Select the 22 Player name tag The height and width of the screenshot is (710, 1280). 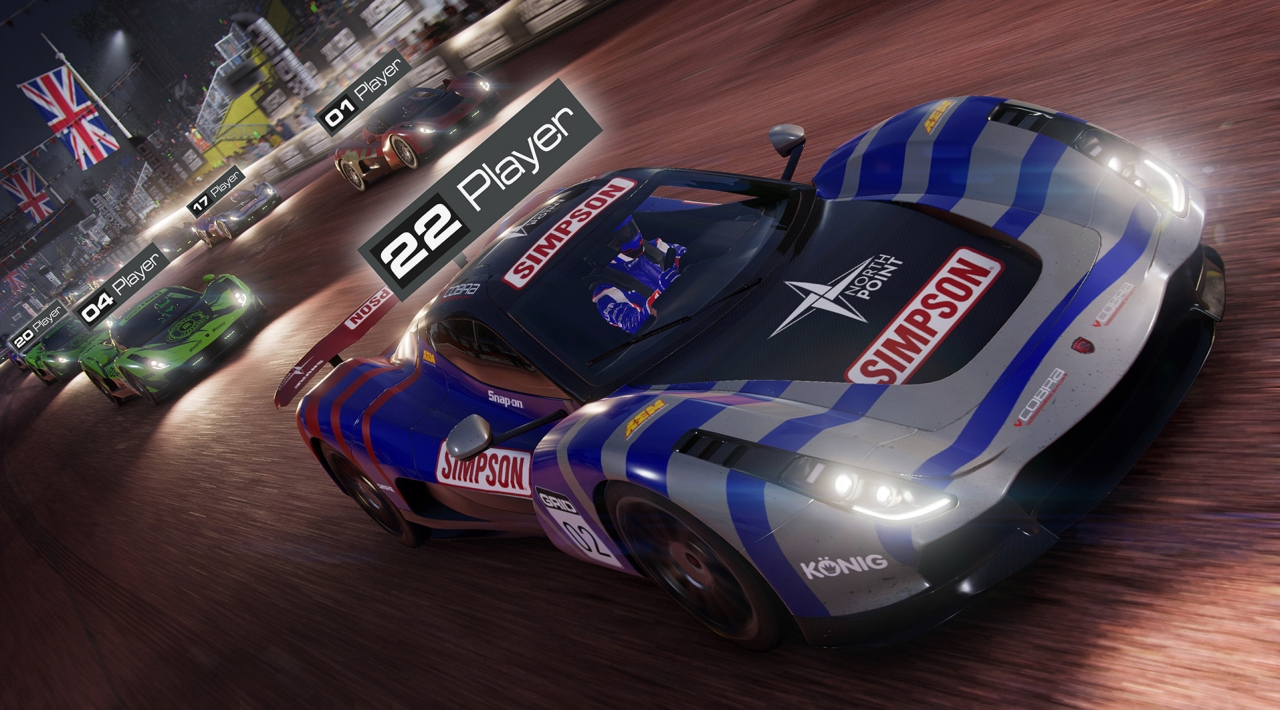[480, 189]
